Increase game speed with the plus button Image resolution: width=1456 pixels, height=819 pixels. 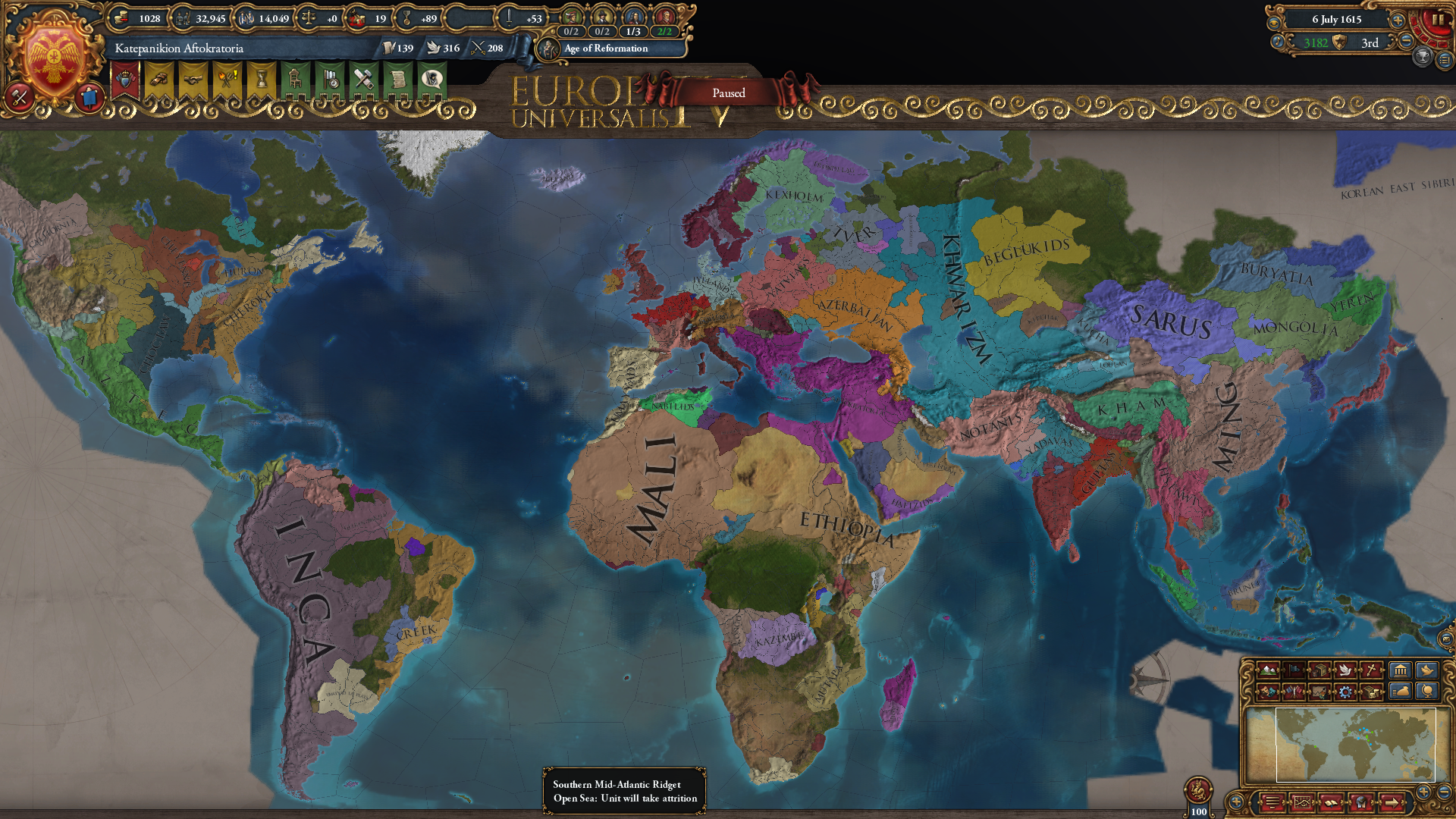point(1398,20)
